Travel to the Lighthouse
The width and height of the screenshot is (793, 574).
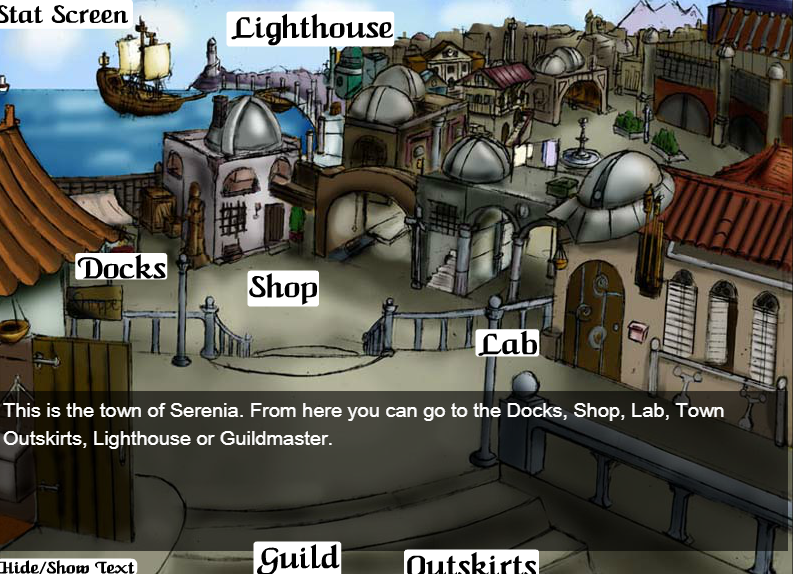[312, 28]
